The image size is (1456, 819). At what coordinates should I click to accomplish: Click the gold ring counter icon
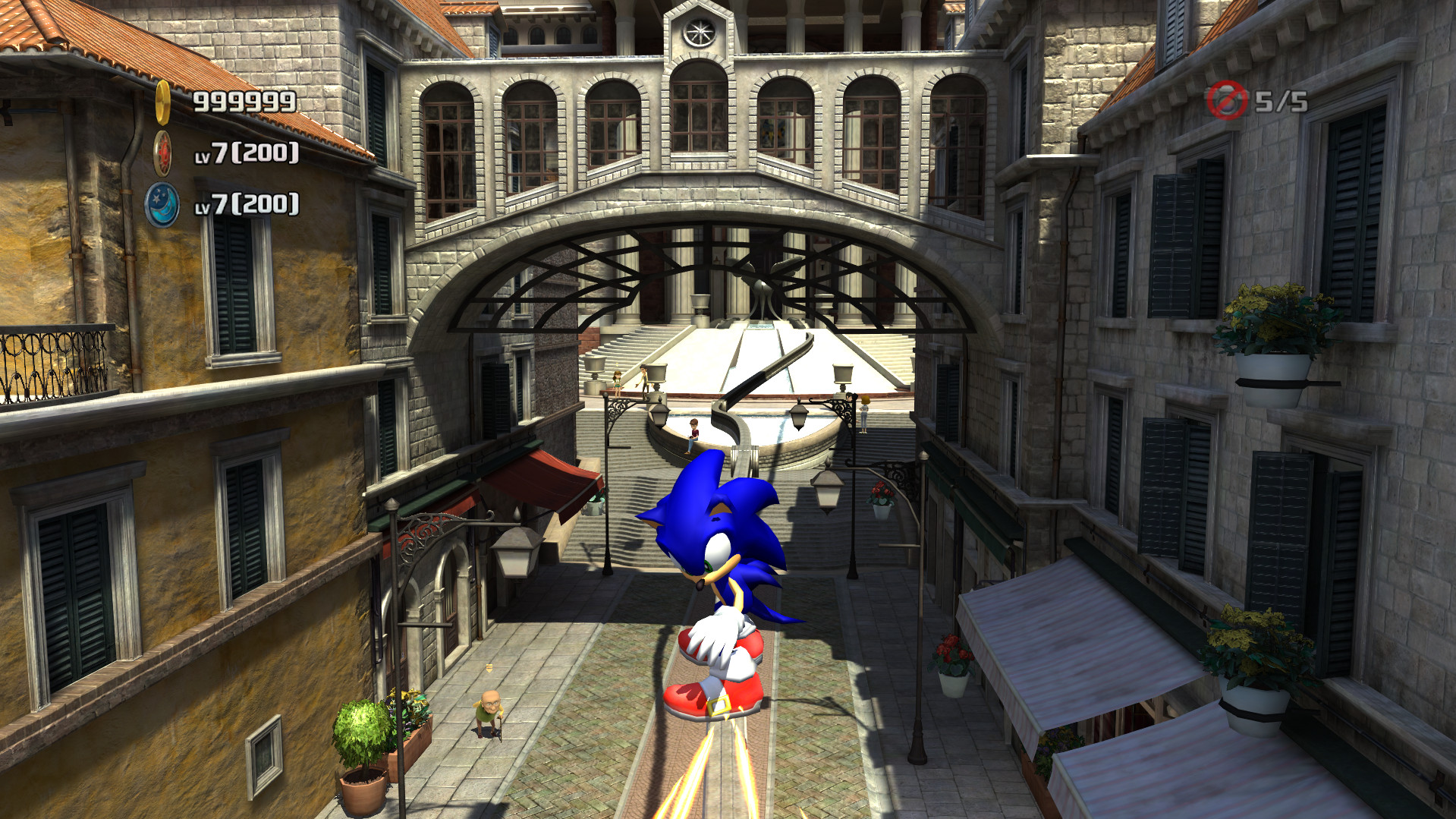coord(165,101)
